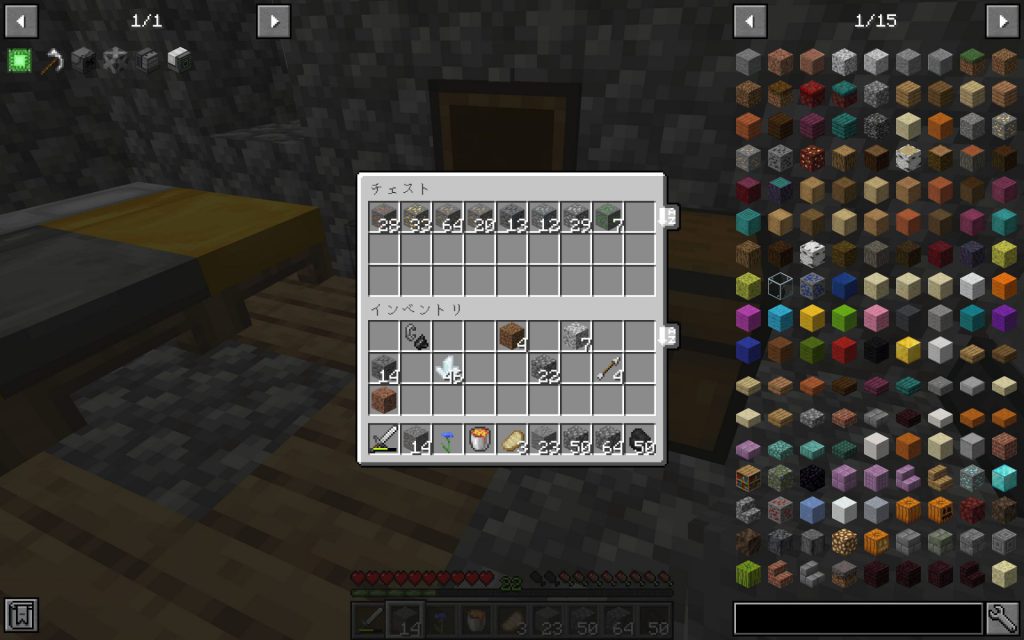Select the blue flower slot
Screen dimensions: 1024x640
(x=448, y=439)
